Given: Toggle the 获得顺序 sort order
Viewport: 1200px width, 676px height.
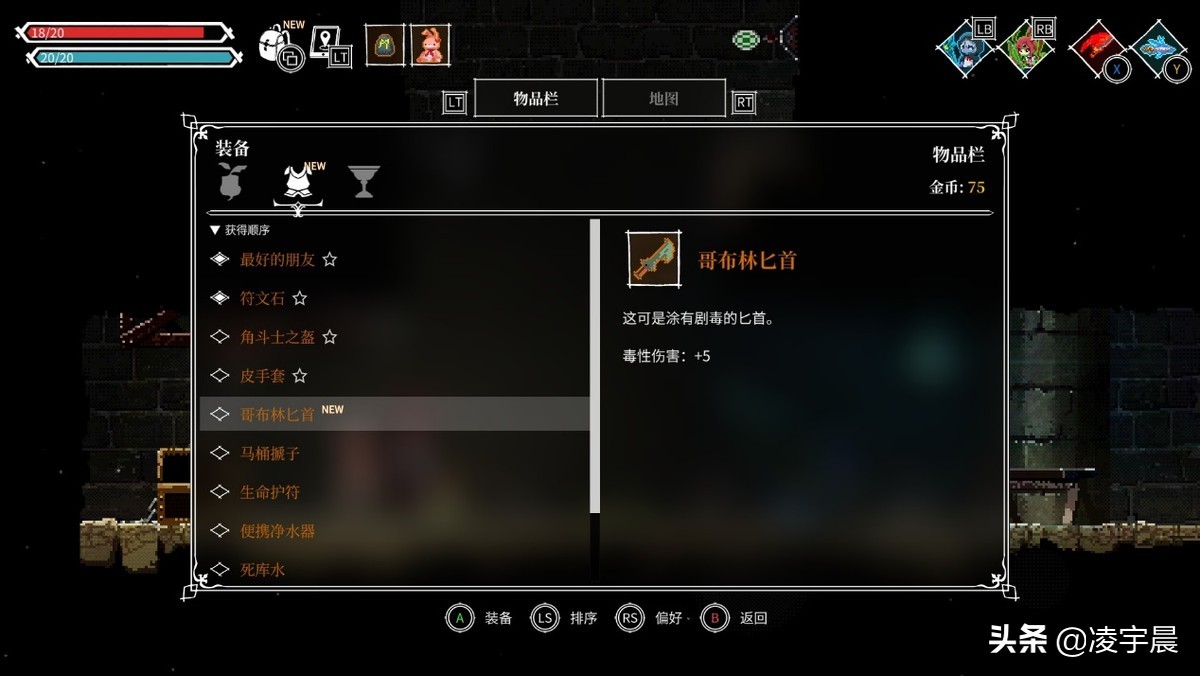Looking at the screenshot, I should (x=243, y=230).
